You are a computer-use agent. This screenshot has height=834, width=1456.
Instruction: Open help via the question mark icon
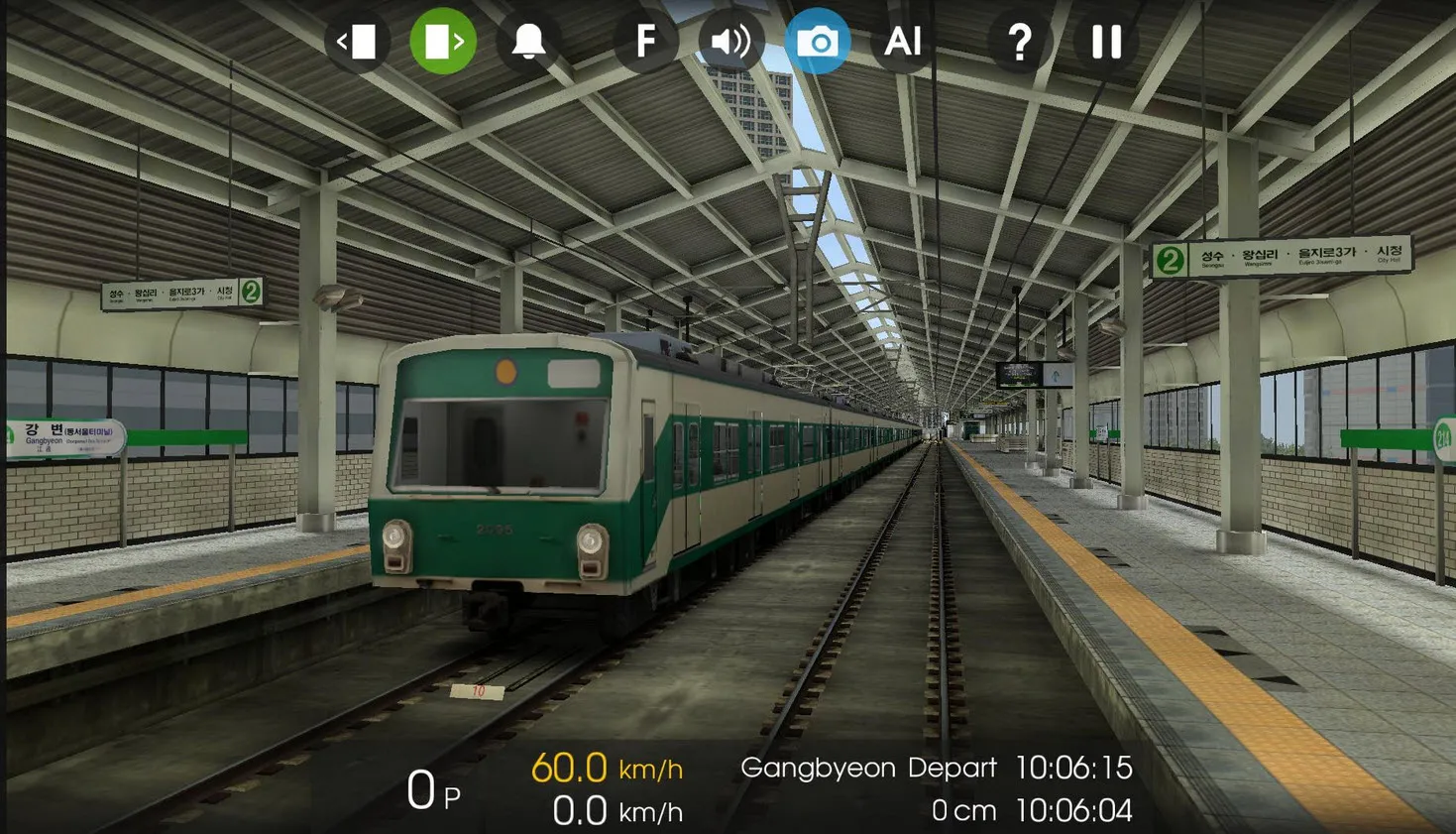(1019, 42)
